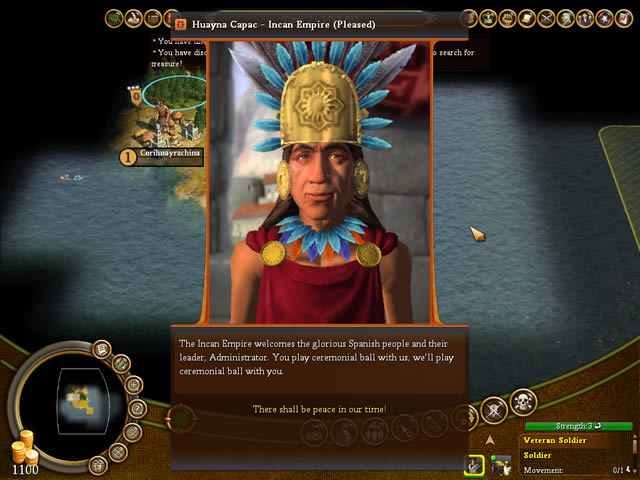Image resolution: width=640 pixels, height=480 pixels.
Task: Click the crossed swords action button
Action: [493, 409]
